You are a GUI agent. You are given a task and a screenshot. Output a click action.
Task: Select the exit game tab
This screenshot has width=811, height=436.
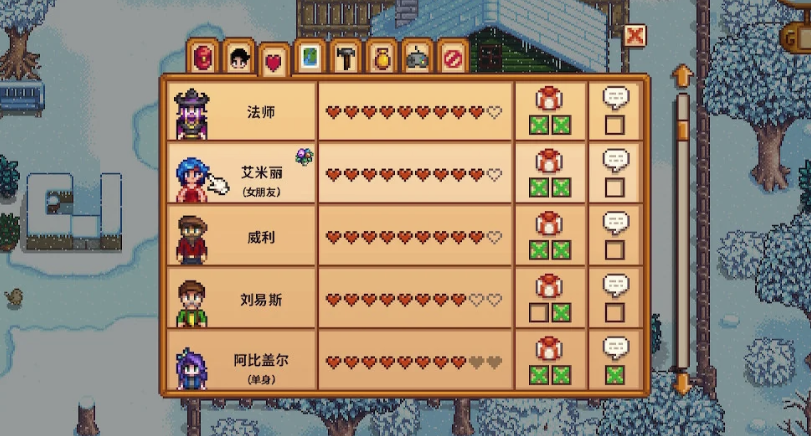pos(453,56)
